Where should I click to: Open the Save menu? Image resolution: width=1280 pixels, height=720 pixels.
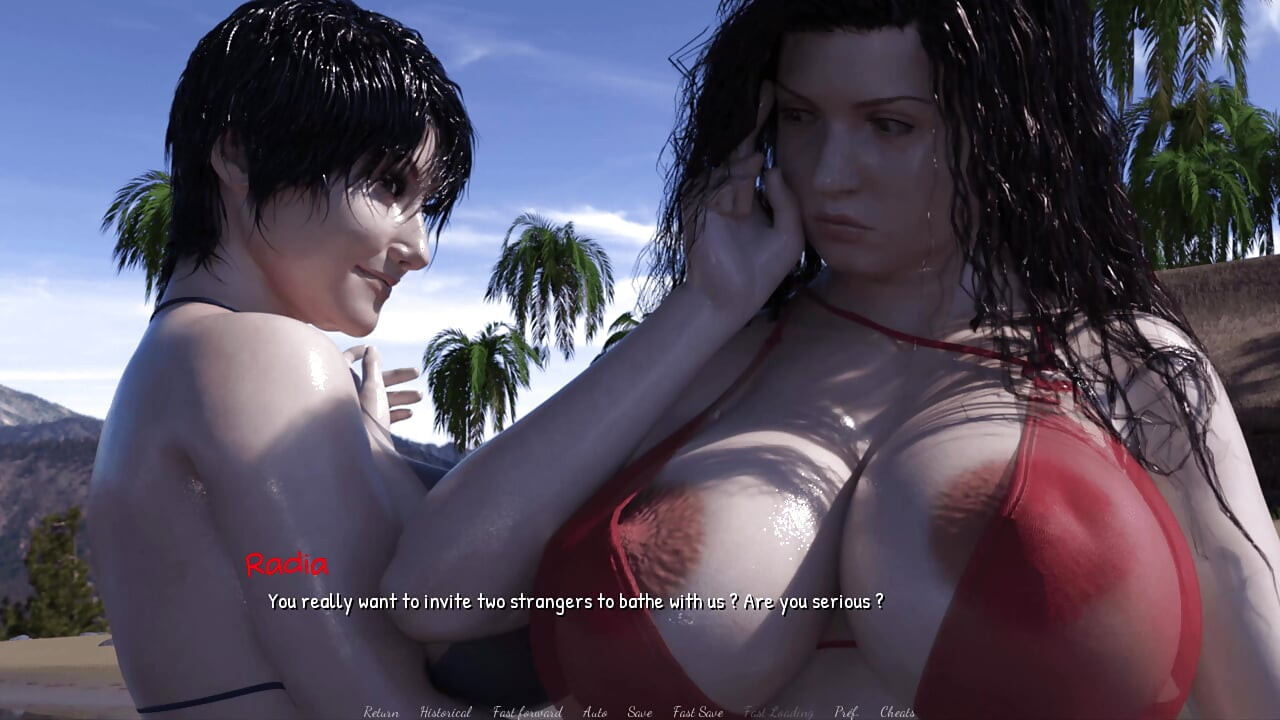click(640, 712)
